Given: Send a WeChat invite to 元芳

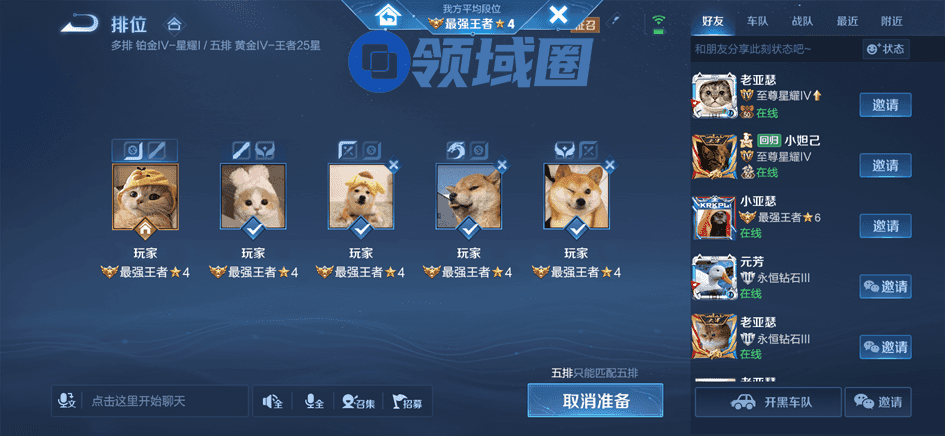Looking at the screenshot, I should pos(885,287).
